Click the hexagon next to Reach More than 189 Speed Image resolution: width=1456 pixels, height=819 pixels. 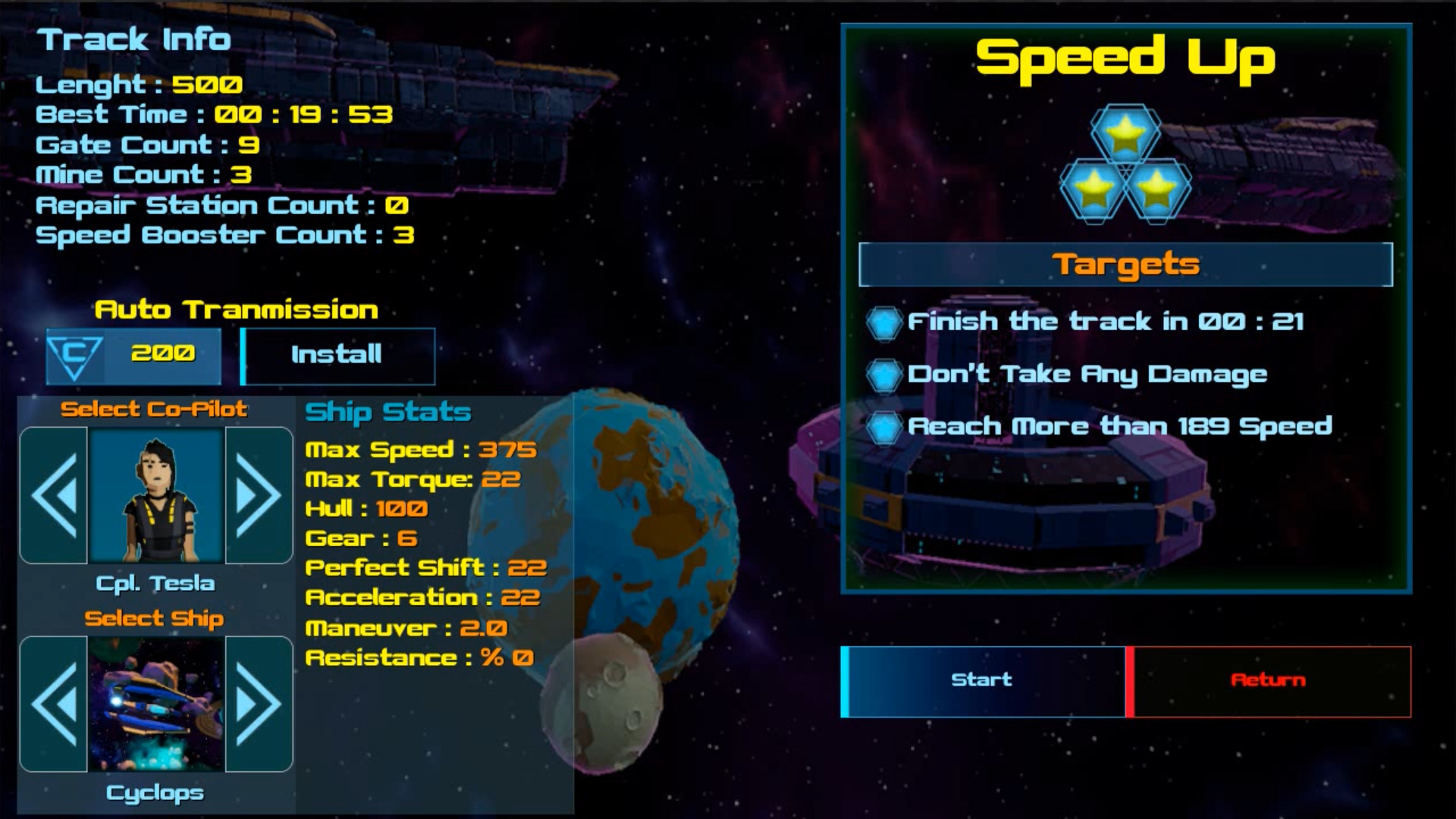click(883, 425)
